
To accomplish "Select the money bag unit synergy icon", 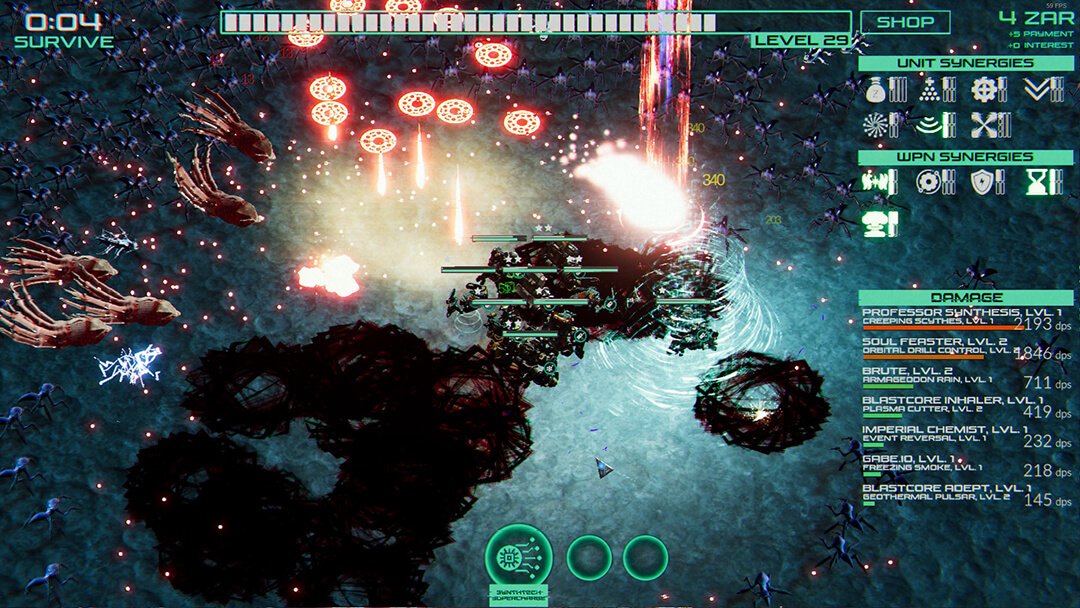I will click(x=876, y=90).
